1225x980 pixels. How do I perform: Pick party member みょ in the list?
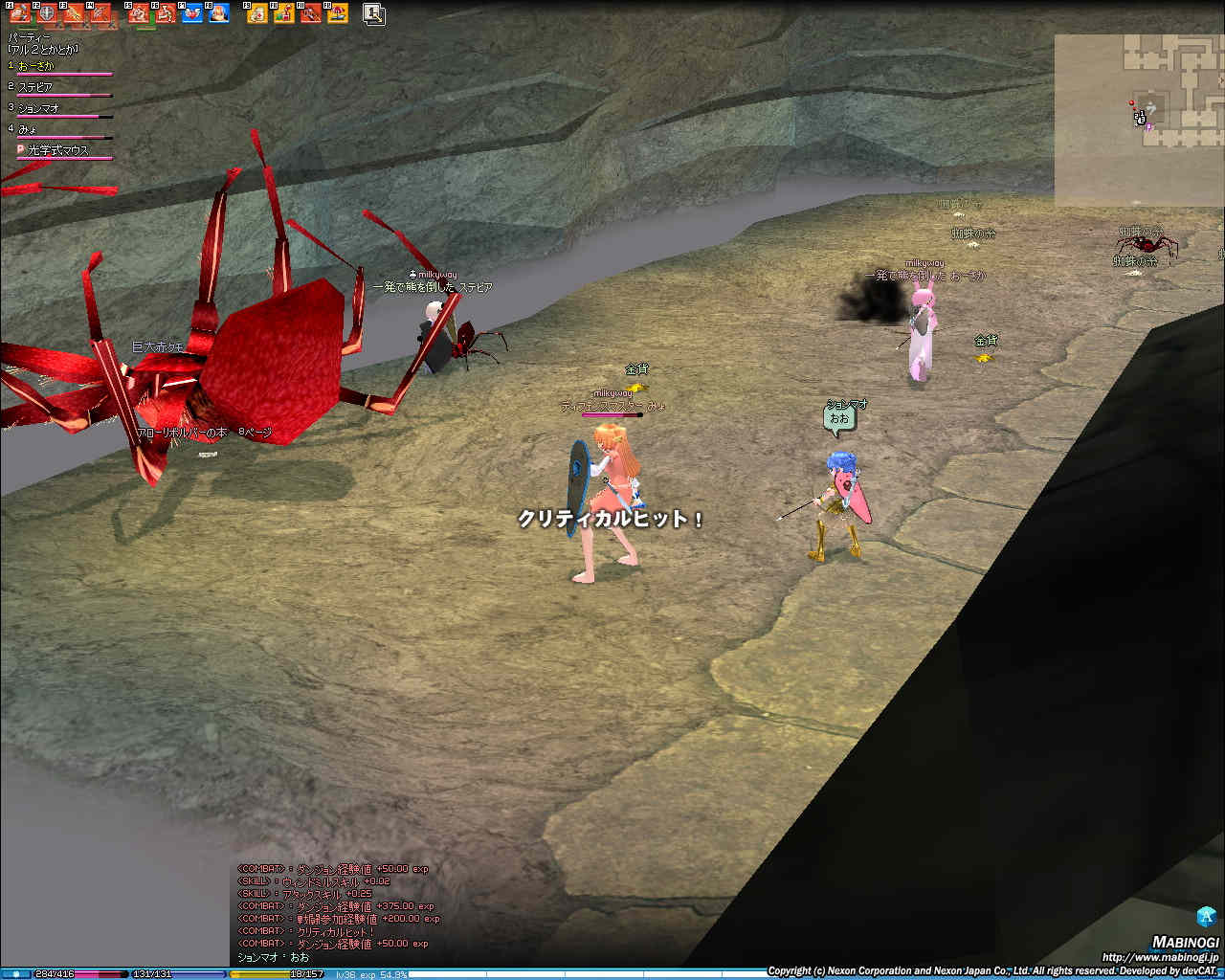(27, 129)
